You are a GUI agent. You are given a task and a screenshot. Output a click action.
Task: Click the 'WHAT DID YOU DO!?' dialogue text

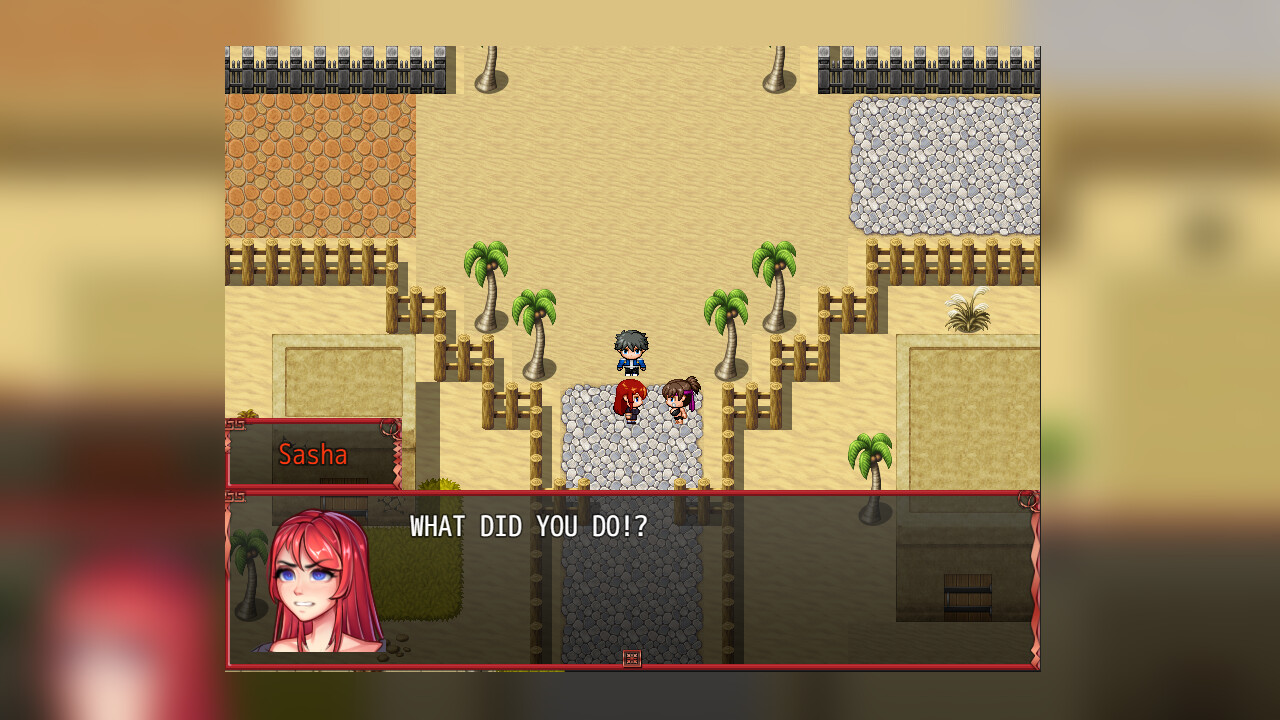527,527
